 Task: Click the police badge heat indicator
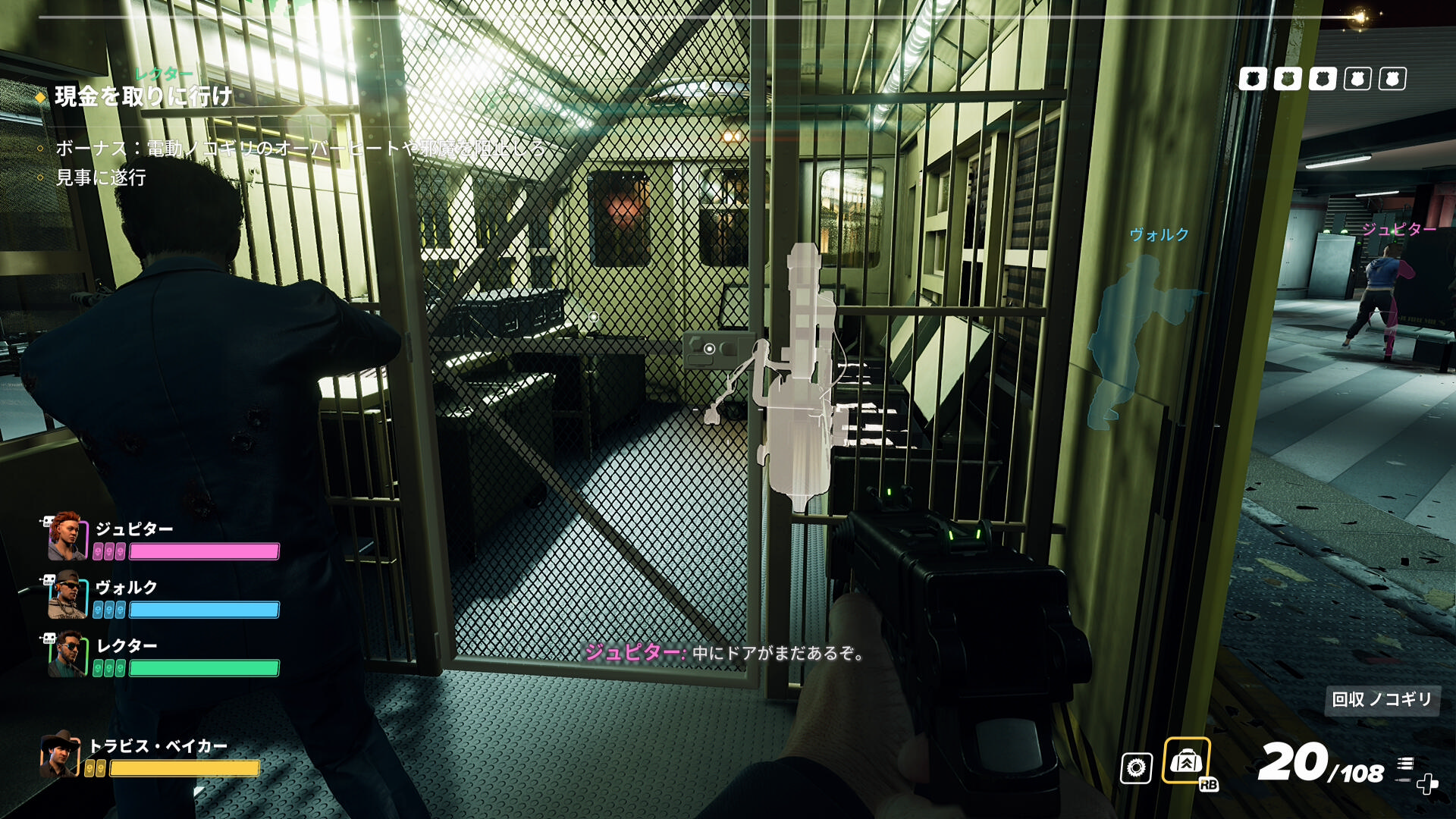tap(1322, 79)
